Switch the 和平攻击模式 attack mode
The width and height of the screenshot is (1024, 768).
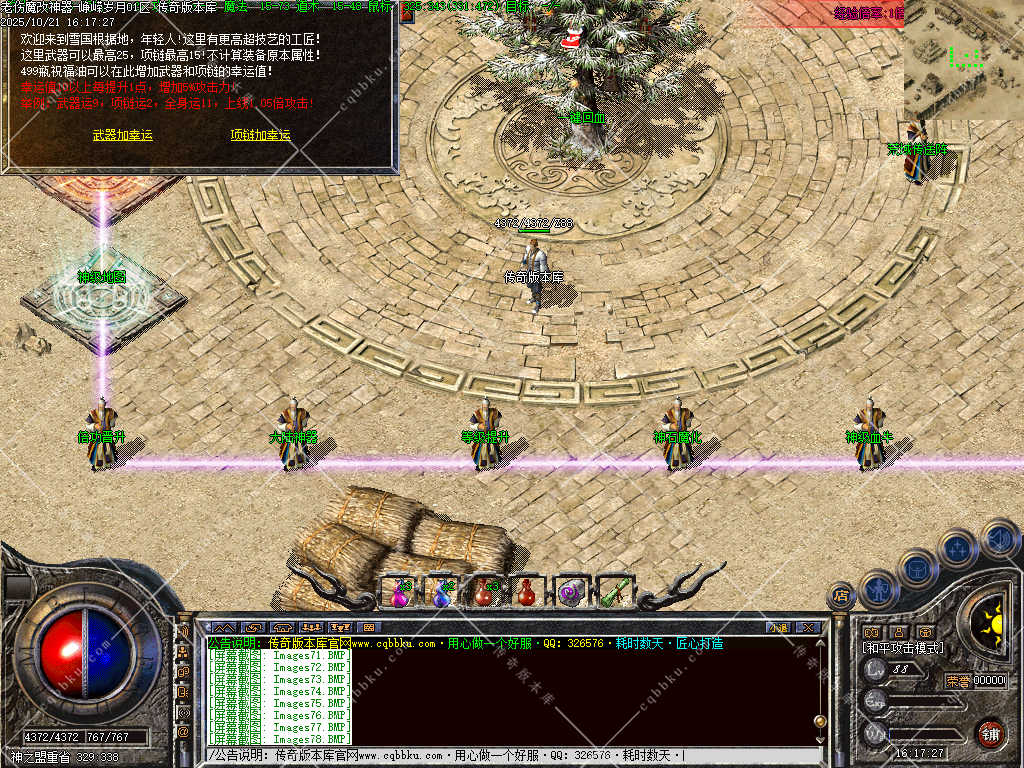(903, 648)
